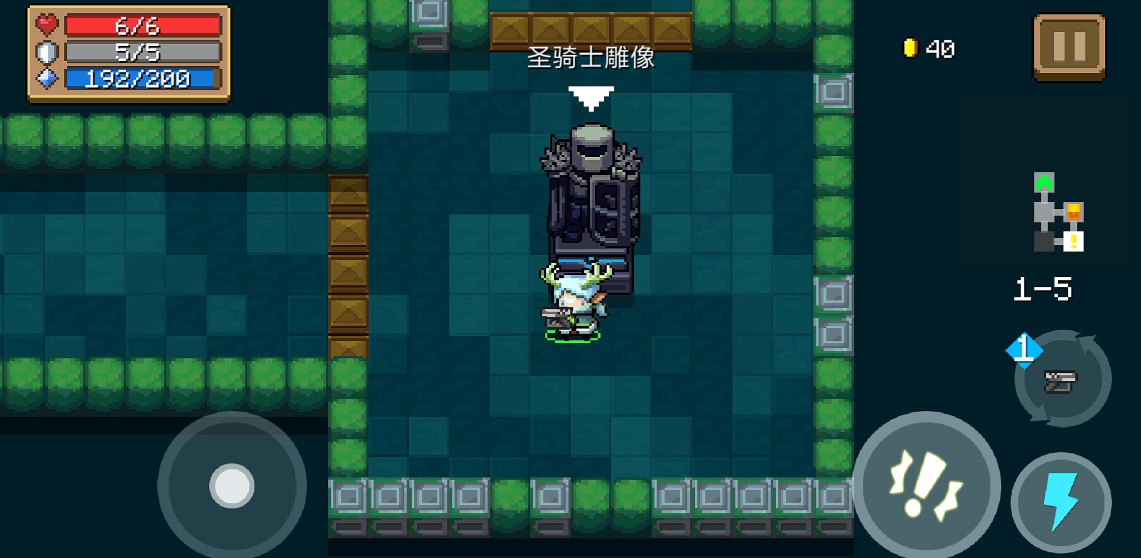The image size is (1141, 558).
Task: Switch weapon using the pistol swap button
Action: coord(1062,379)
